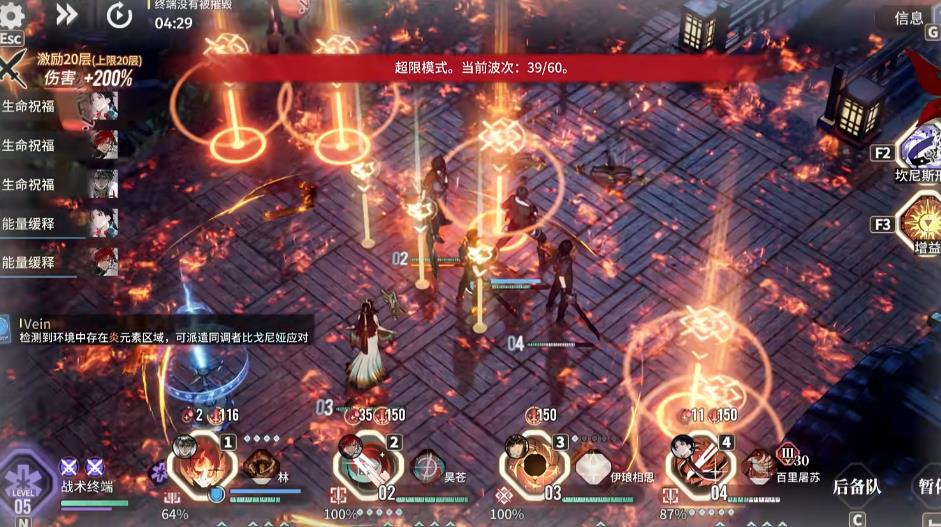Viewport: 941px width, 527px height.
Task: Click the 昊苍 crosshair skill icon
Action: tap(428, 467)
